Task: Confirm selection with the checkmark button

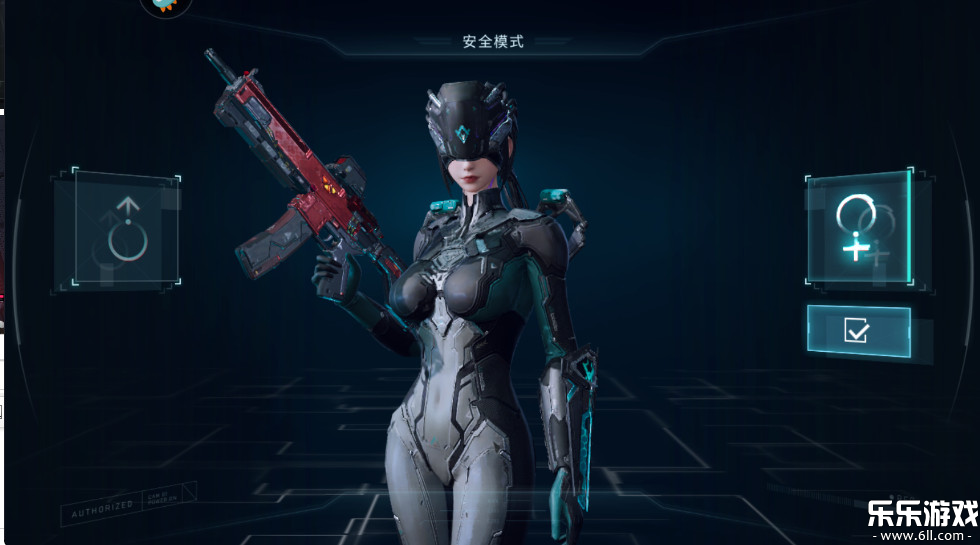Action: [x=858, y=331]
